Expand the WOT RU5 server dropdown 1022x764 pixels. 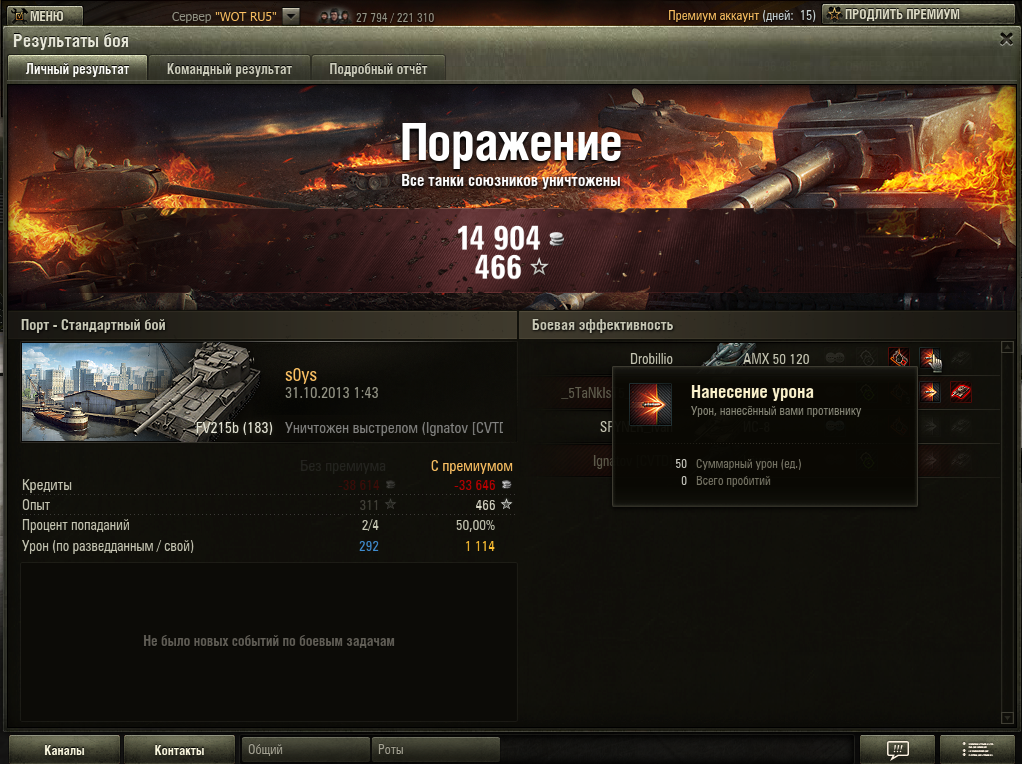tap(291, 16)
